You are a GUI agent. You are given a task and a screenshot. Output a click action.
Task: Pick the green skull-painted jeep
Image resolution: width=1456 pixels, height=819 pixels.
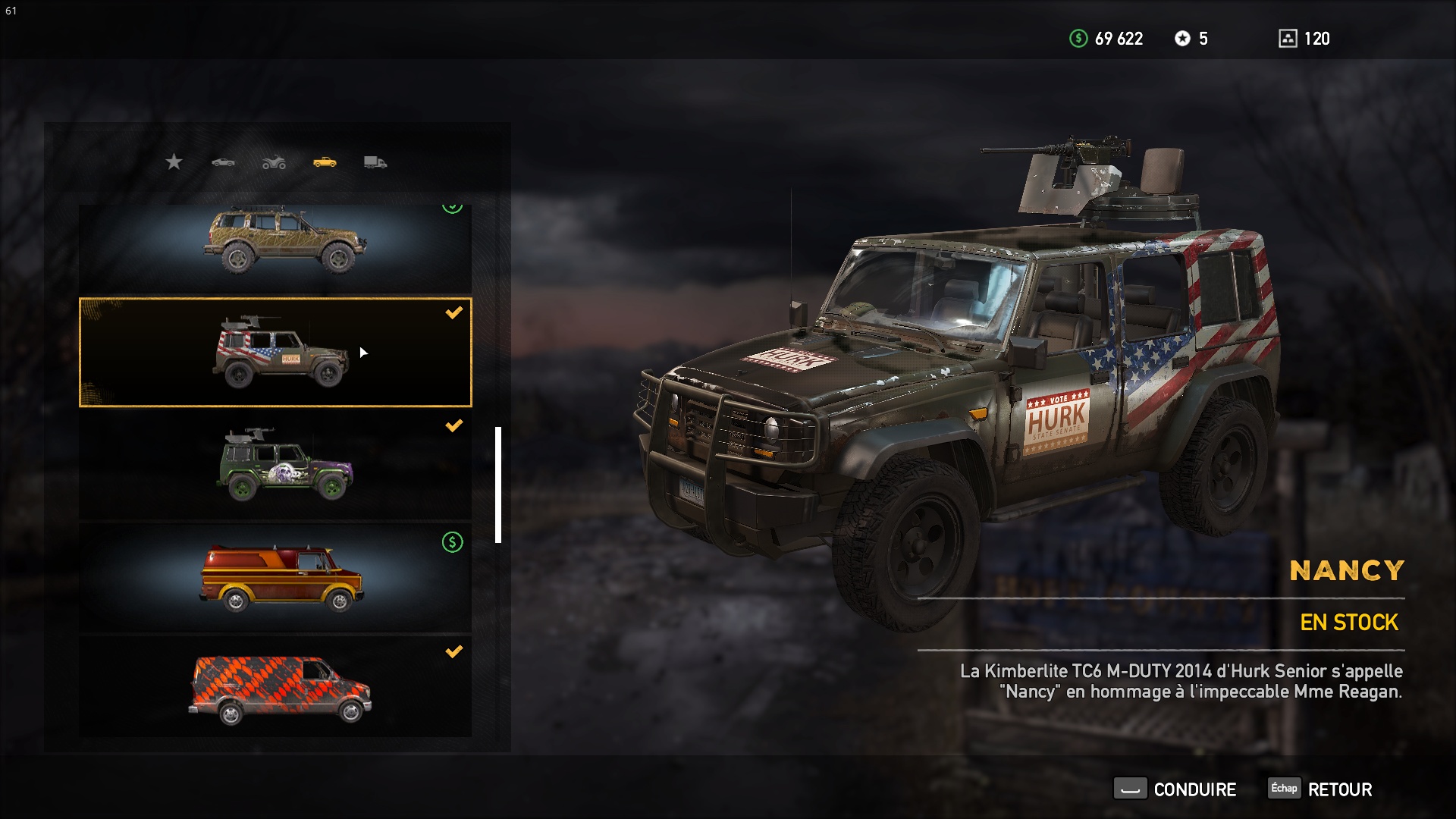tap(275, 465)
